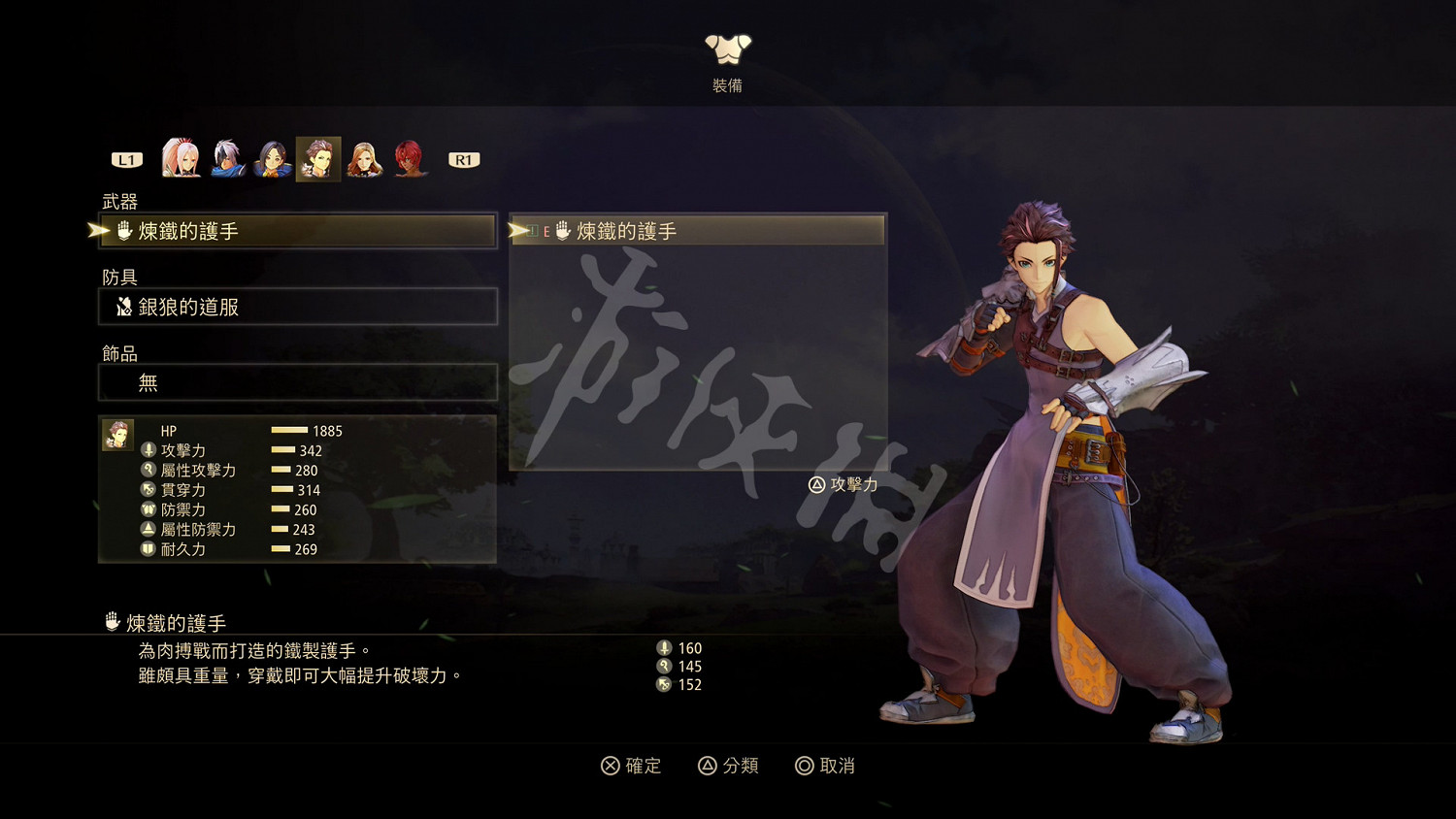Open the 飾品 accessory slot showing 無

tap(297, 382)
